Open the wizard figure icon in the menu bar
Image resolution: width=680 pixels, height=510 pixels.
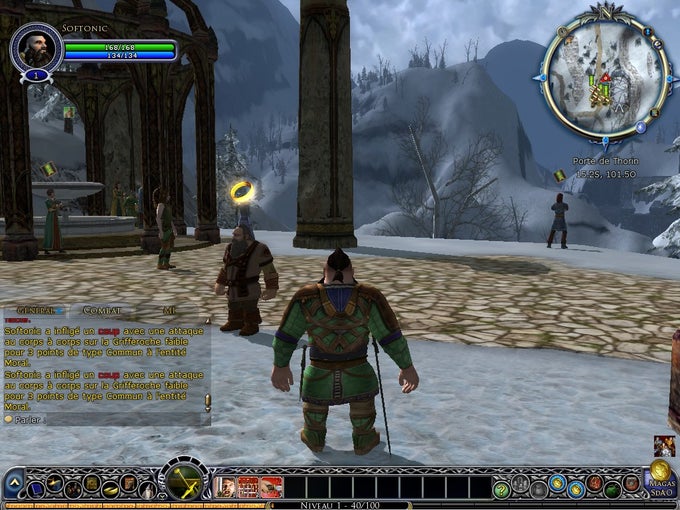[x=148, y=489]
